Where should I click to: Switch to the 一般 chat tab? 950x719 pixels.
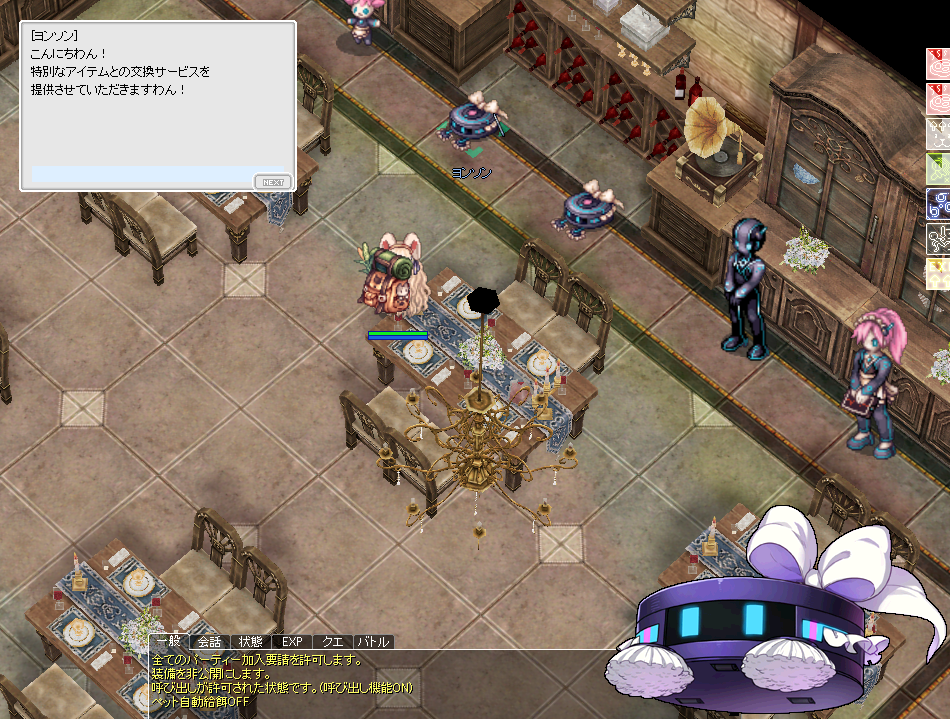[x=169, y=642]
